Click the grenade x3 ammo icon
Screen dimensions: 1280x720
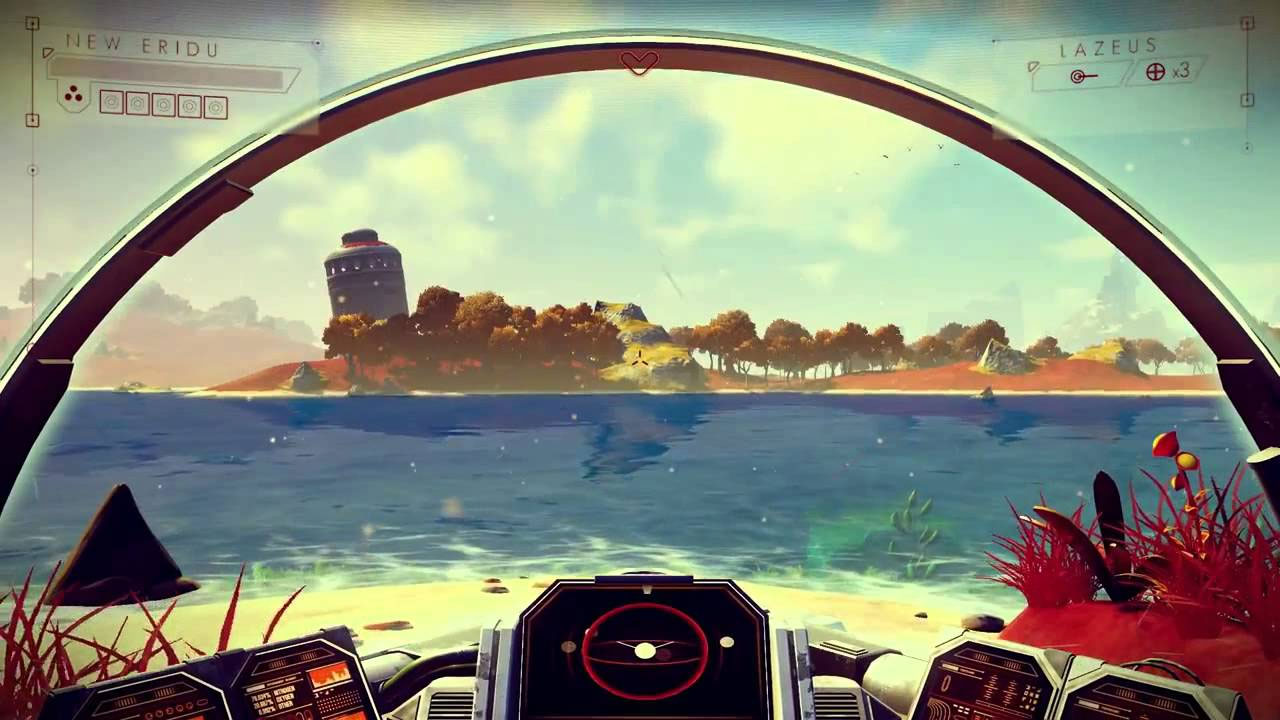tap(1154, 72)
